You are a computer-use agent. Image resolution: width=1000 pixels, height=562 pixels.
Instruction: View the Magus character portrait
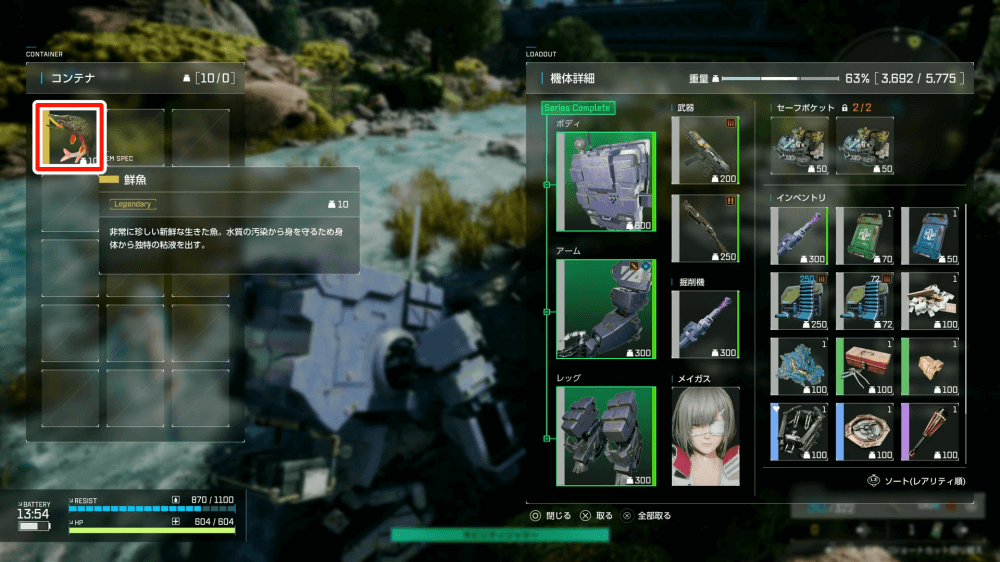click(705, 436)
